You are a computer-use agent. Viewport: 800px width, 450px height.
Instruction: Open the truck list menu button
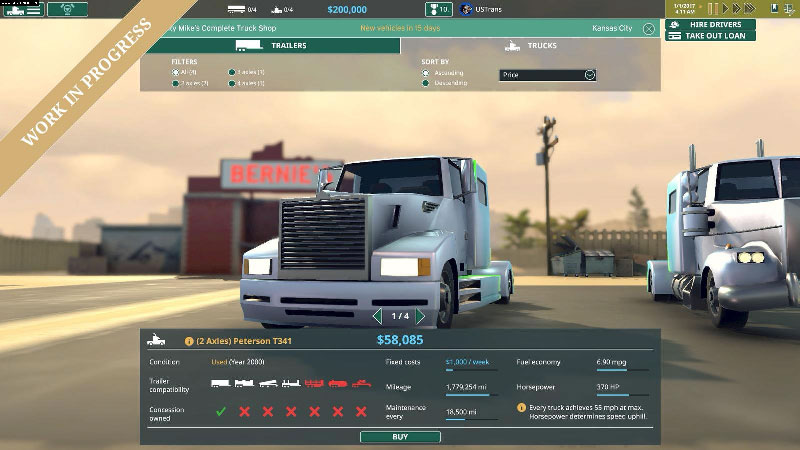(22, 9)
